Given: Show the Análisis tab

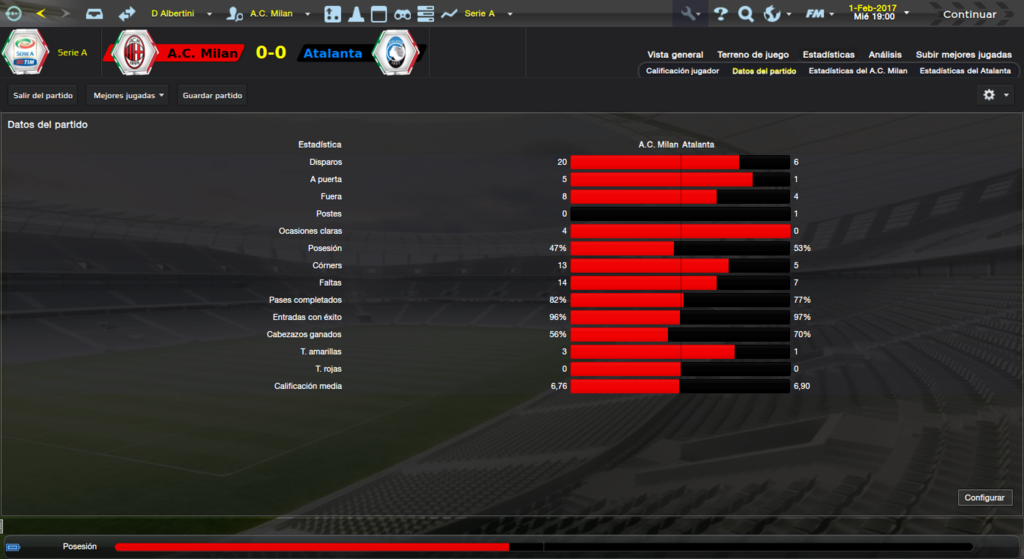Looking at the screenshot, I should [885, 55].
